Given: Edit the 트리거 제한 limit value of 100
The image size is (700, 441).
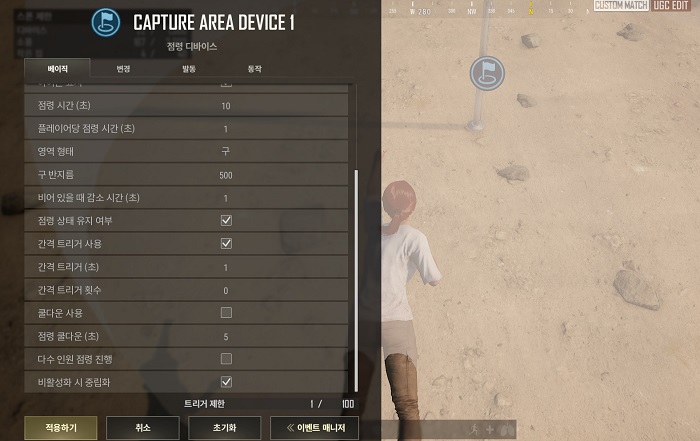Looking at the screenshot, I should pyautogui.click(x=347, y=404).
